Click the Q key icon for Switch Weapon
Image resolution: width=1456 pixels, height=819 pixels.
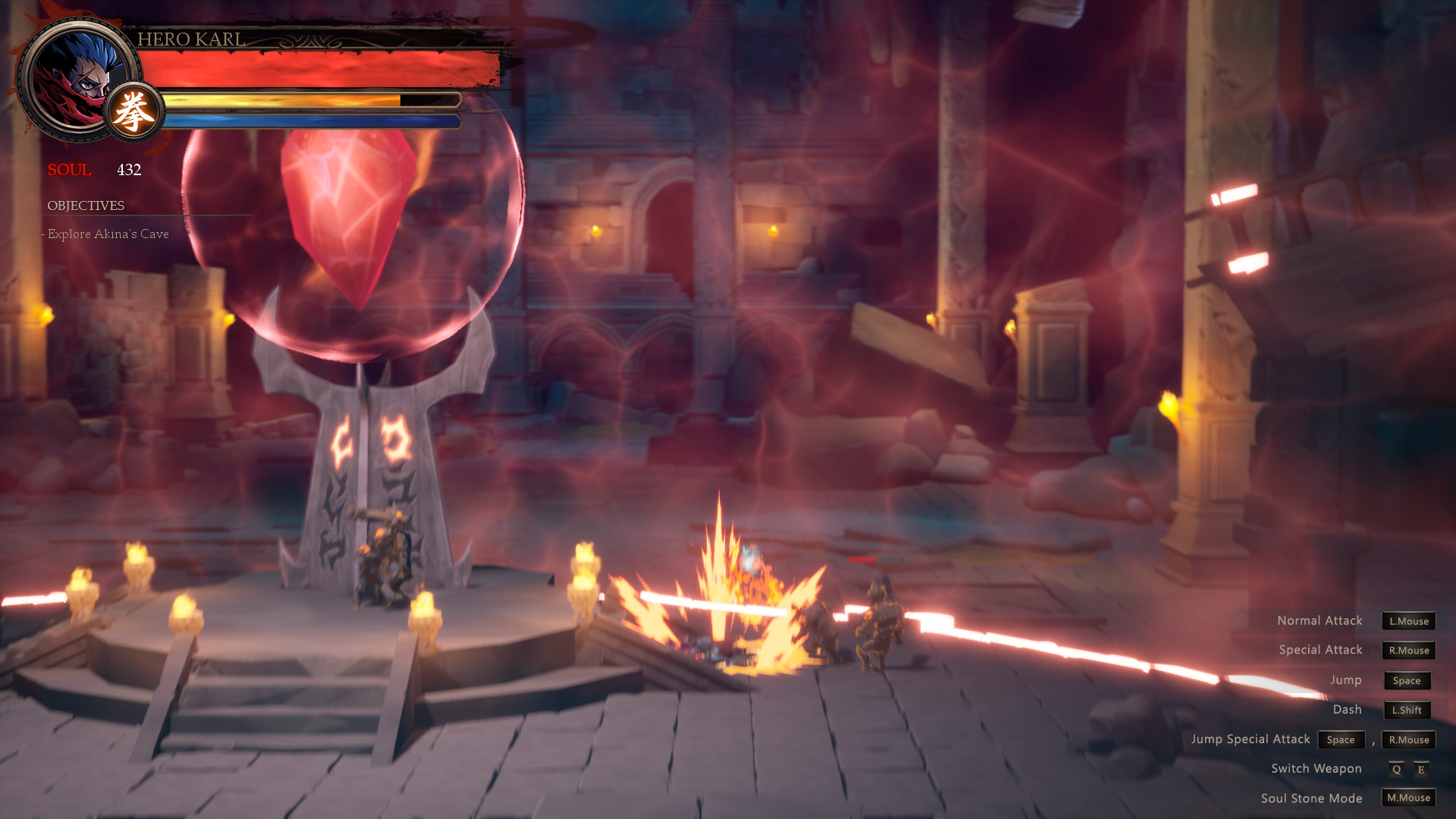pyautogui.click(x=1396, y=768)
